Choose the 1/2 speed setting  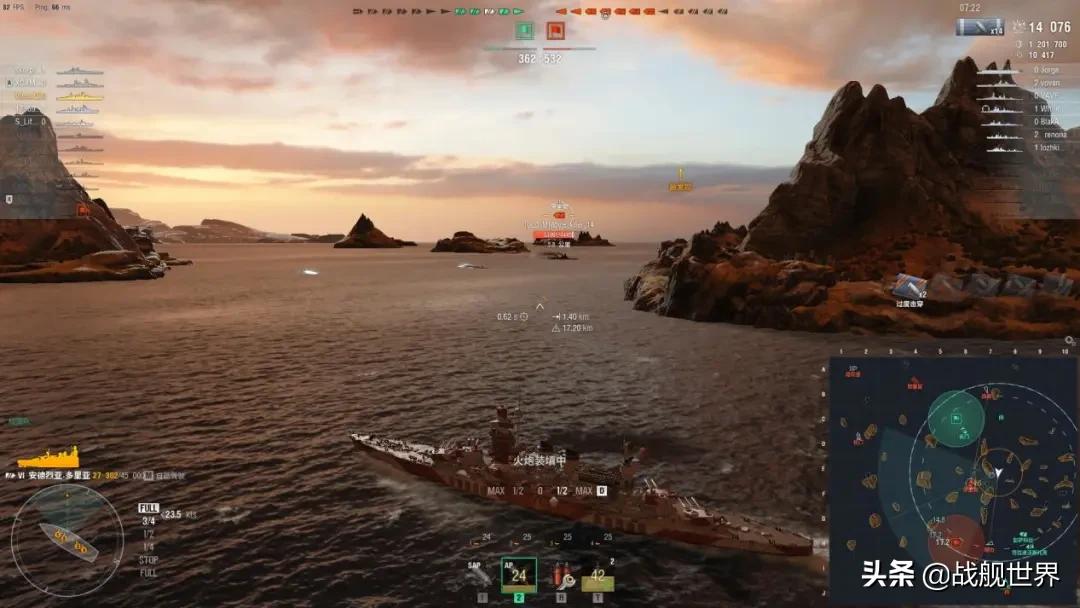point(148,534)
